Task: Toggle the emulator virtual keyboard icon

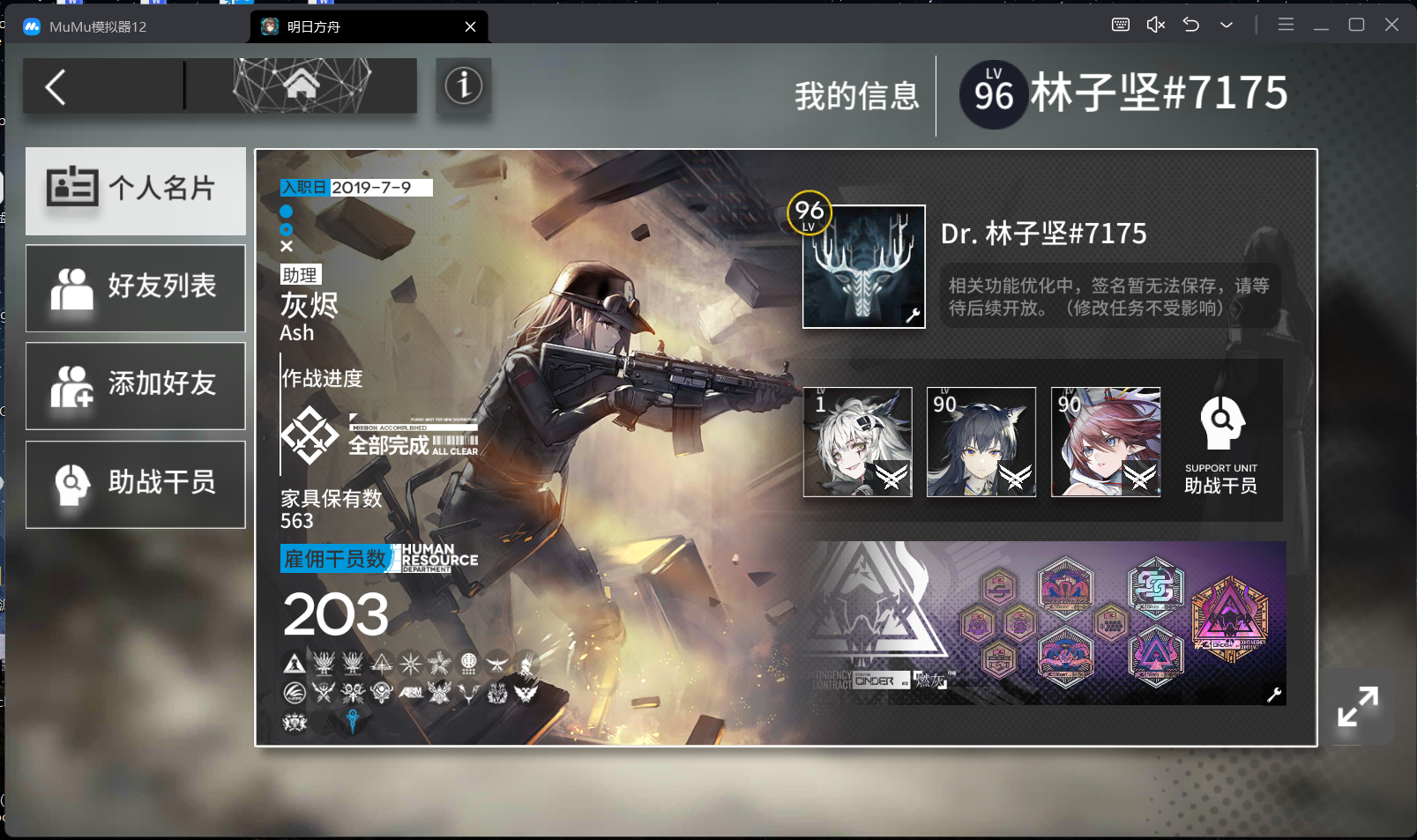Action: click(x=1120, y=25)
